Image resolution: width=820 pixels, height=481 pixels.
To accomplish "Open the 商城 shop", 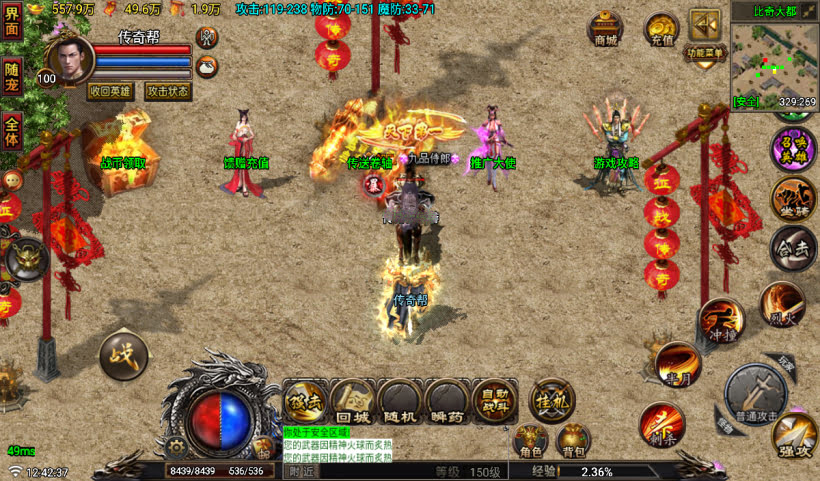I will coord(606,29).
